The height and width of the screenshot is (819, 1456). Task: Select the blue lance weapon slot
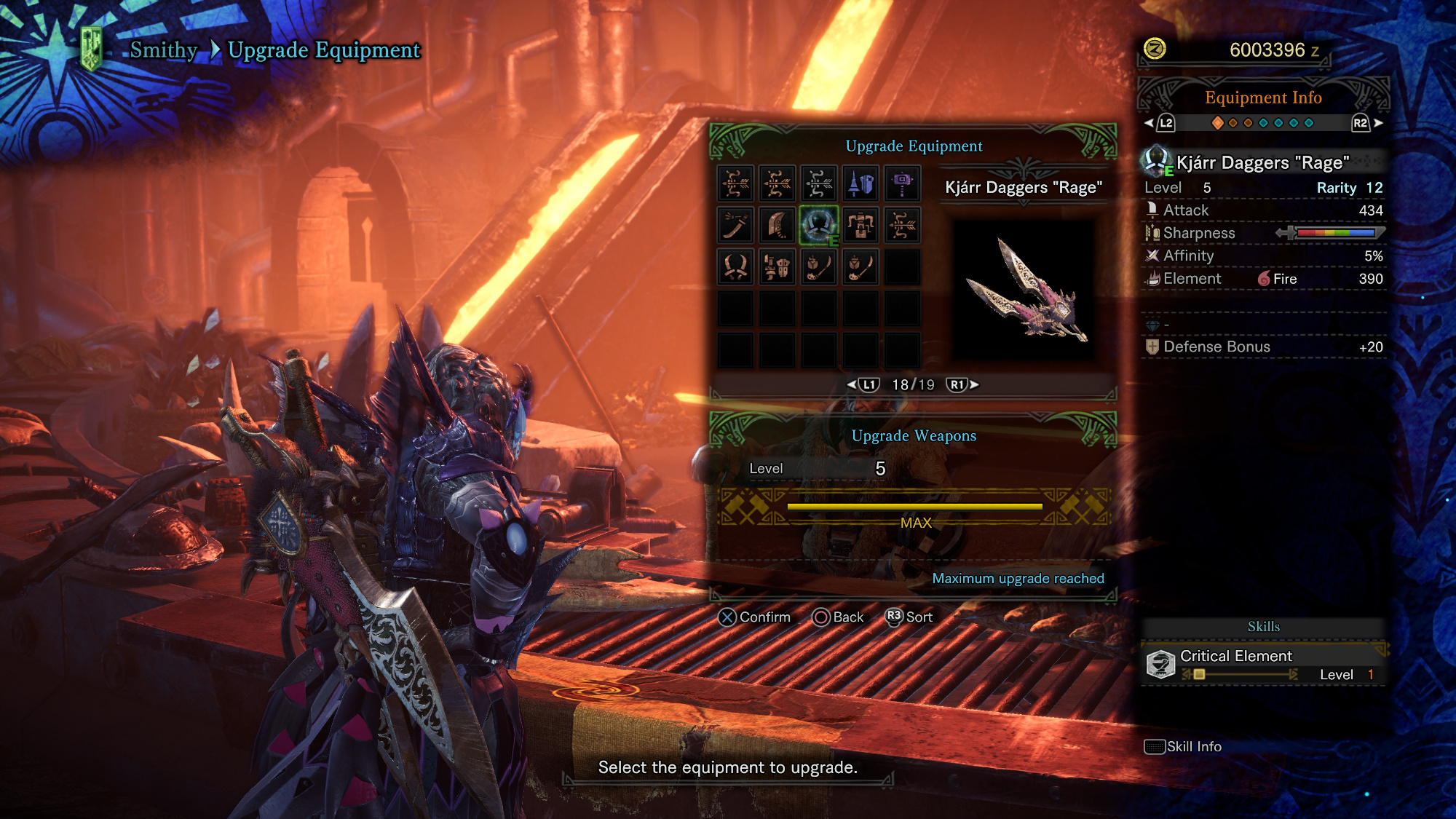click(x=860, y=183)
